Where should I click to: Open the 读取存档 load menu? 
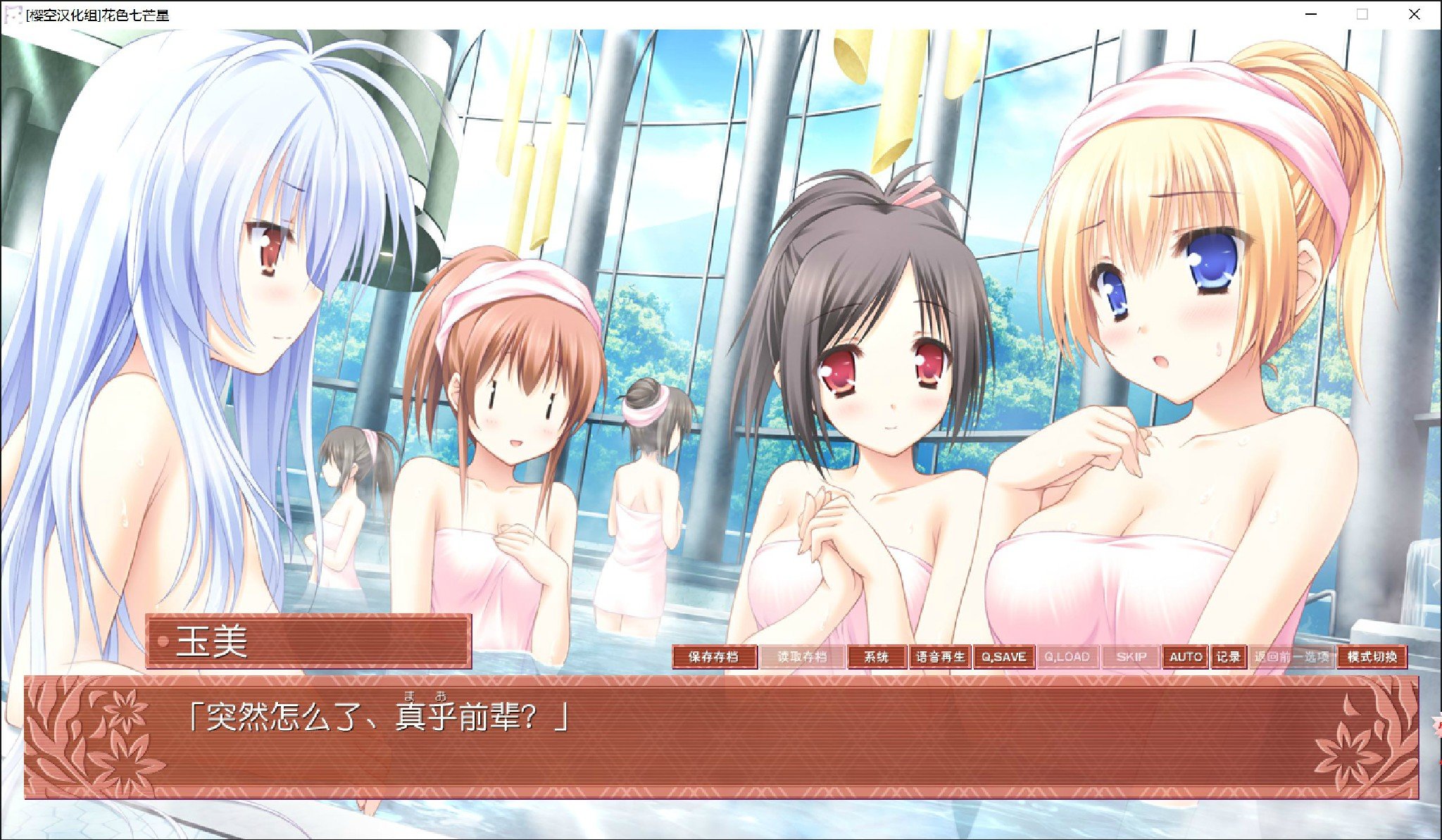pos(801,657)
